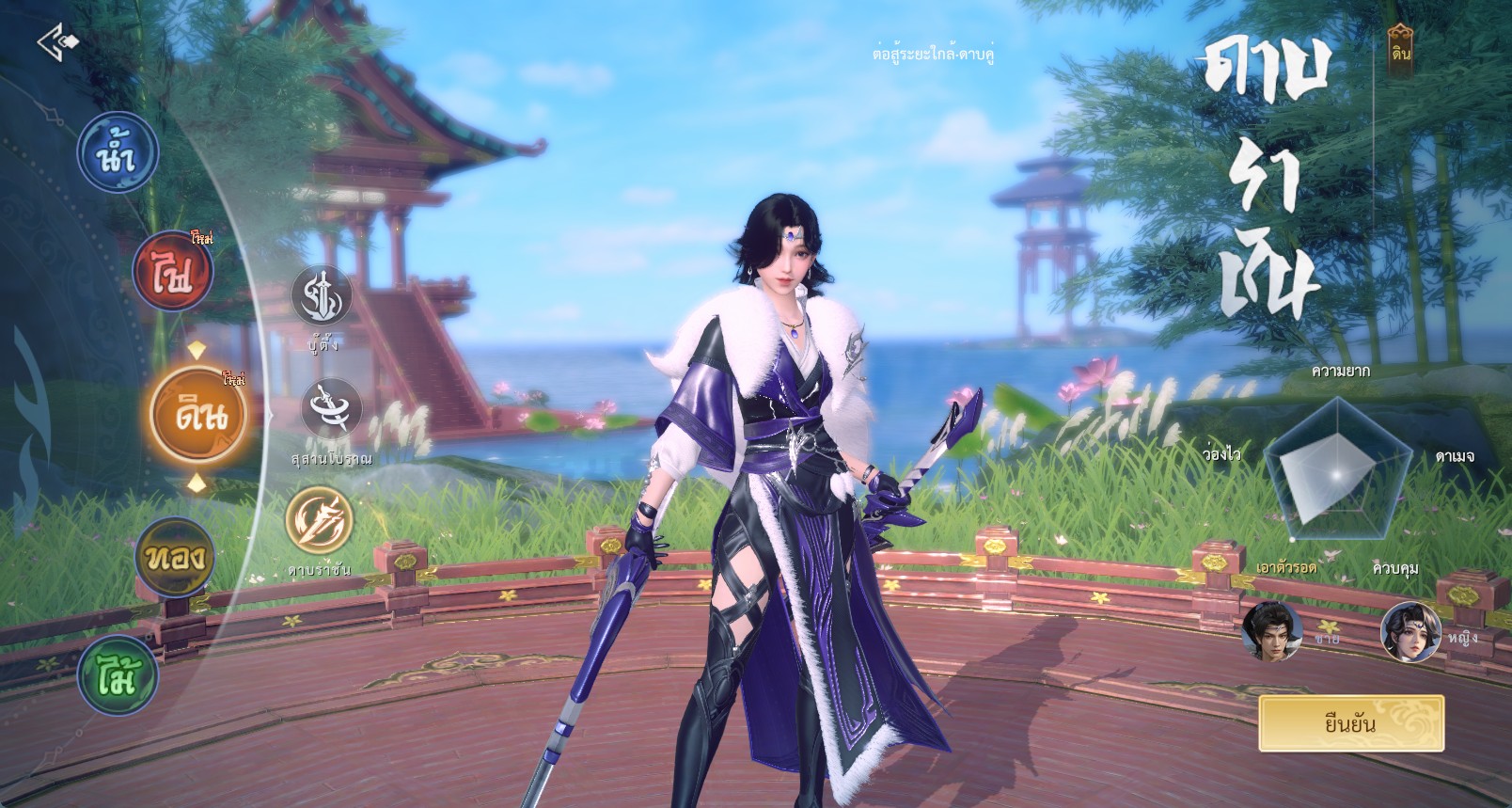Choose the สุสานโบราณ class icon
The width and height of the screenshot is (1512, 808).
331,409
